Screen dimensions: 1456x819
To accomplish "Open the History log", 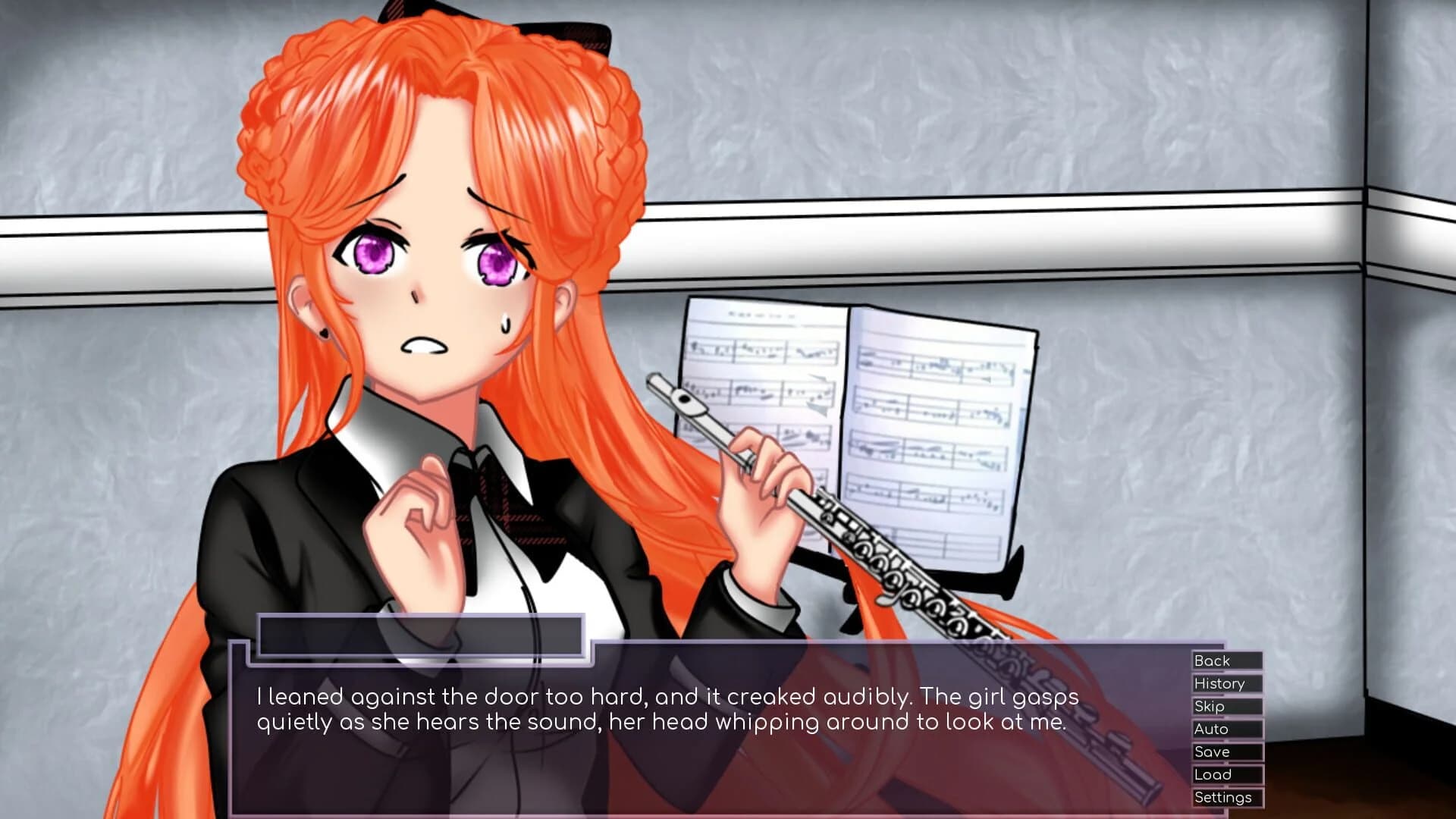I will point(1225,683).
